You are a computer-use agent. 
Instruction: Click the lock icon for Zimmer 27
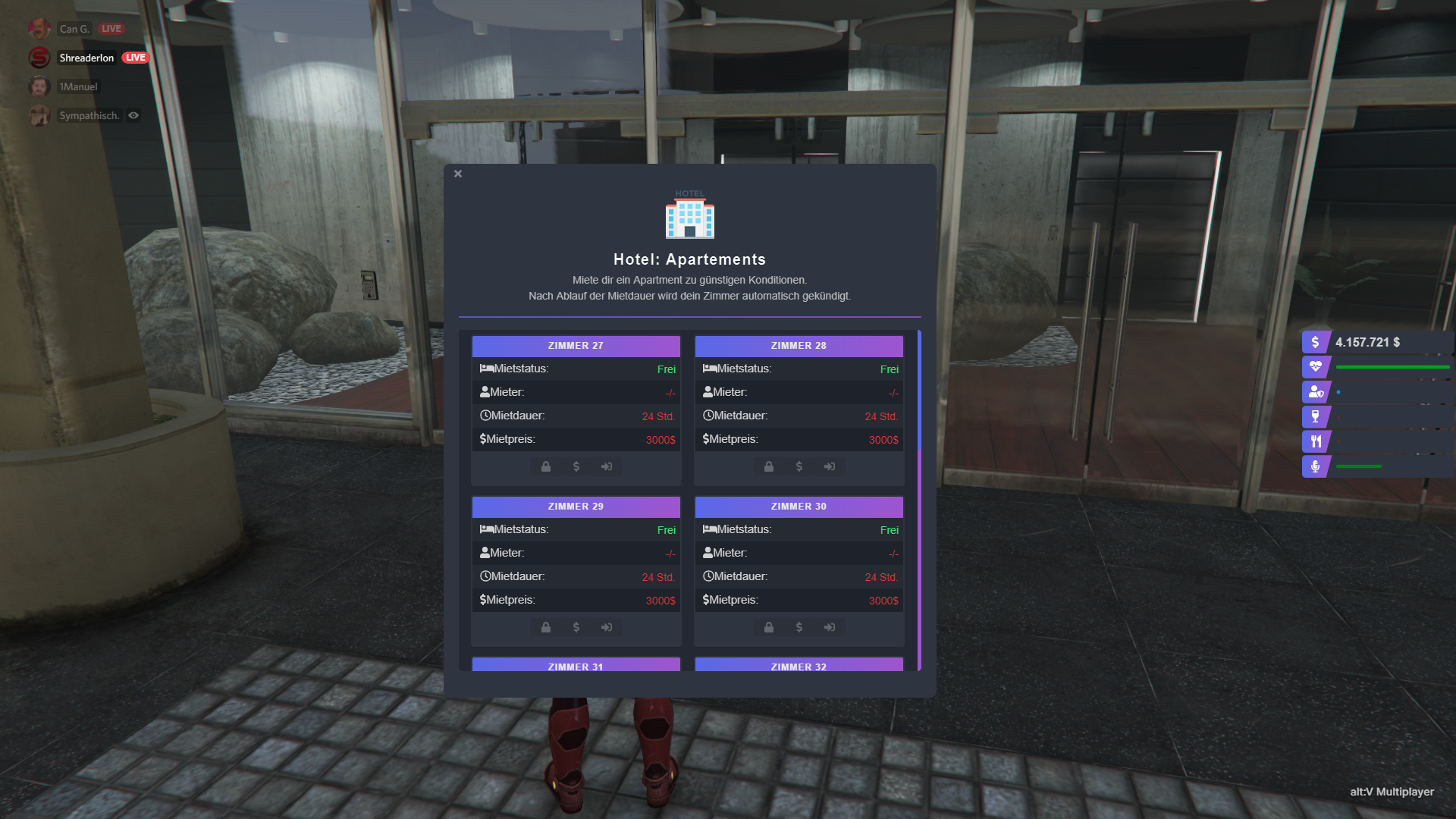pos(546,466)
